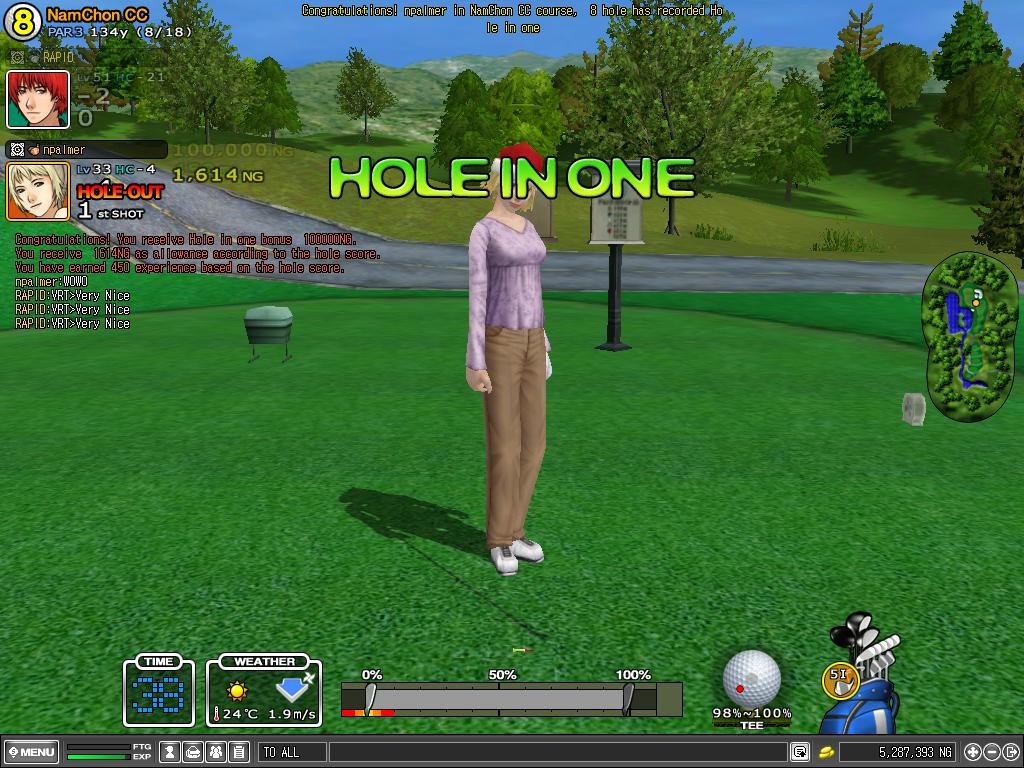1024x768 pixels.
Task: Select npalmer's blonde portrait
Action: (x=38, y=190)
